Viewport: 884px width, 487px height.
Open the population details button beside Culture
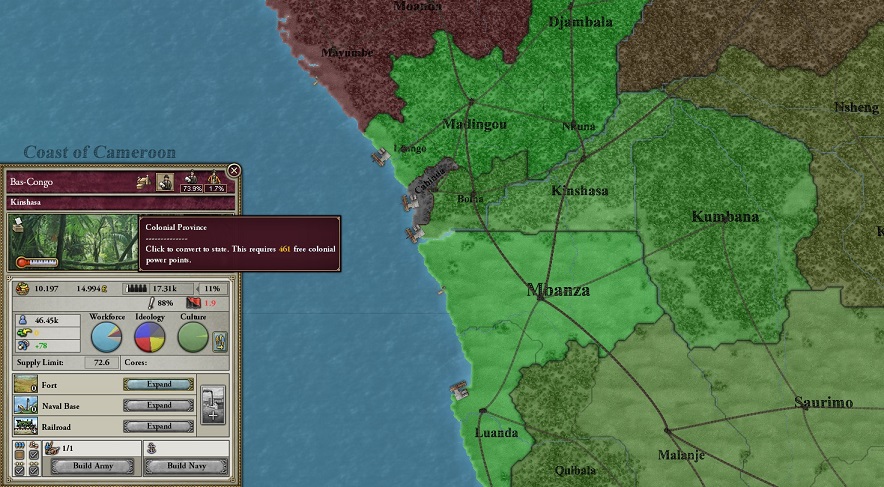coord(220,340)
